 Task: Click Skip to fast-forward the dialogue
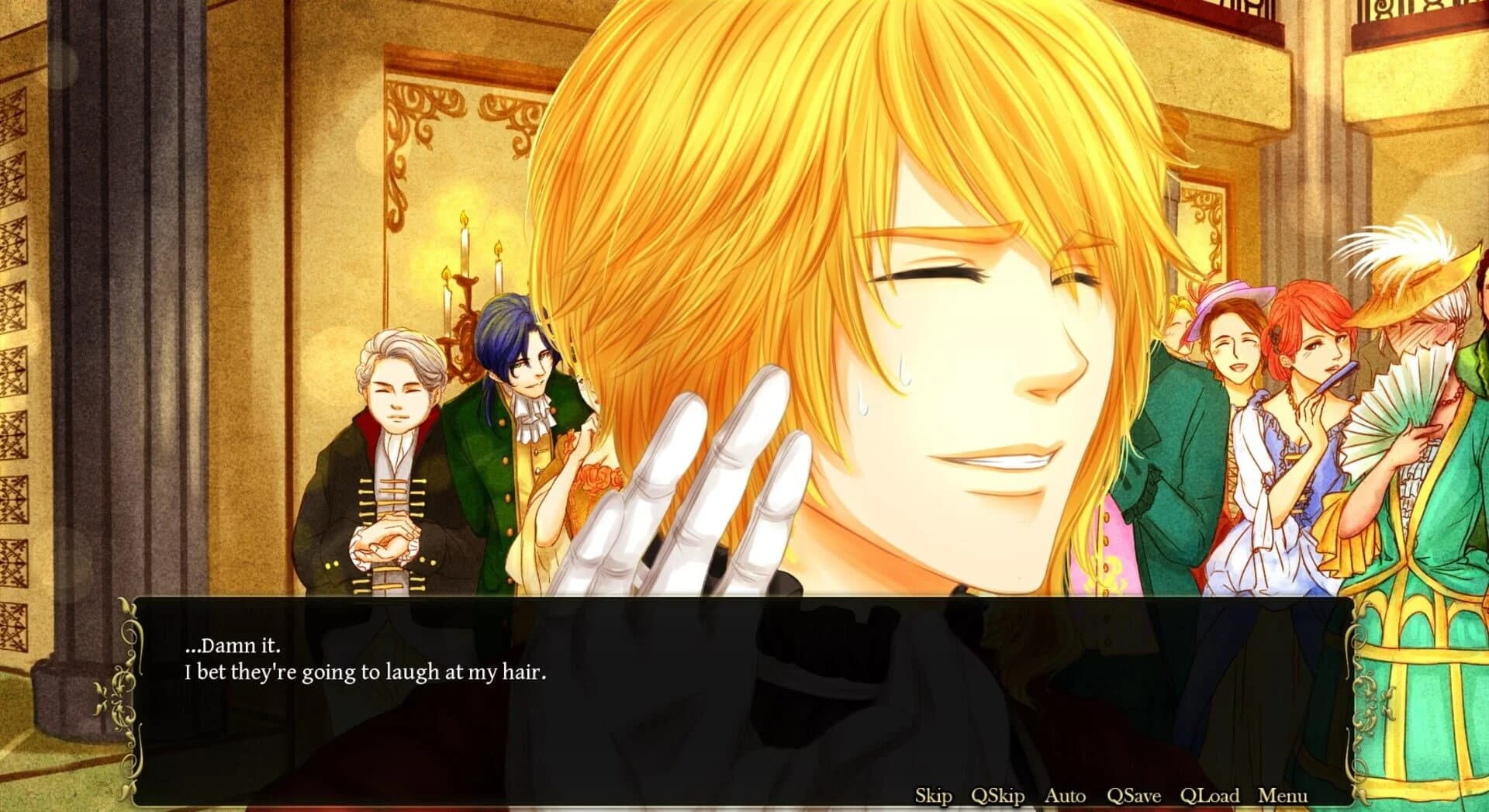click(934, 796)
